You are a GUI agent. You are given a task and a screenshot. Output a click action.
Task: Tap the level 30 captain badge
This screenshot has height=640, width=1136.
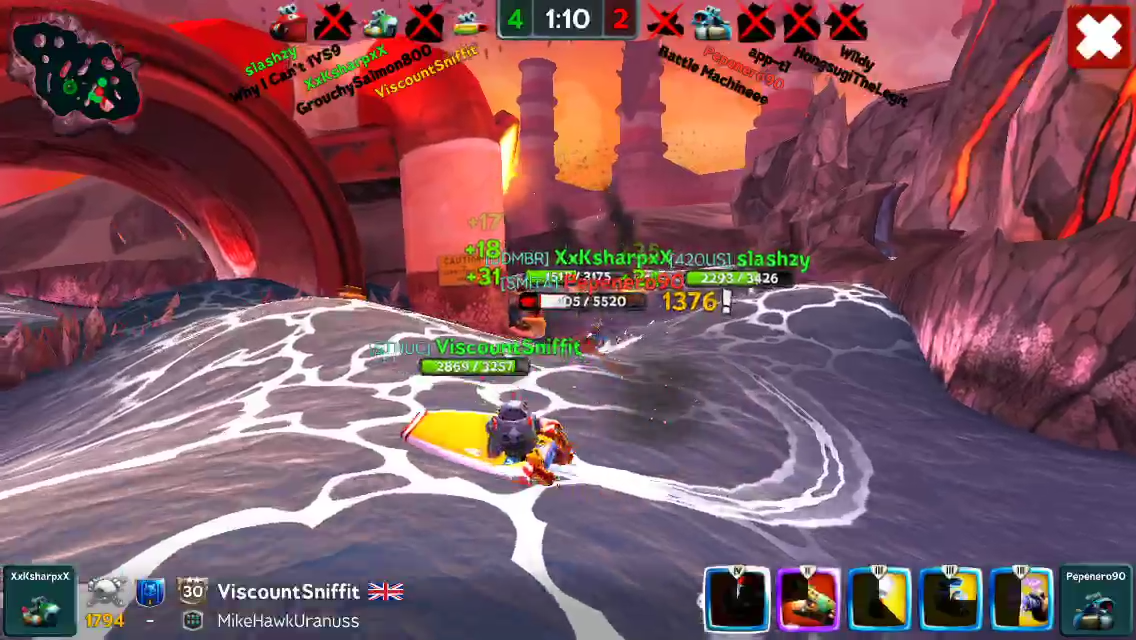[192, 591]
